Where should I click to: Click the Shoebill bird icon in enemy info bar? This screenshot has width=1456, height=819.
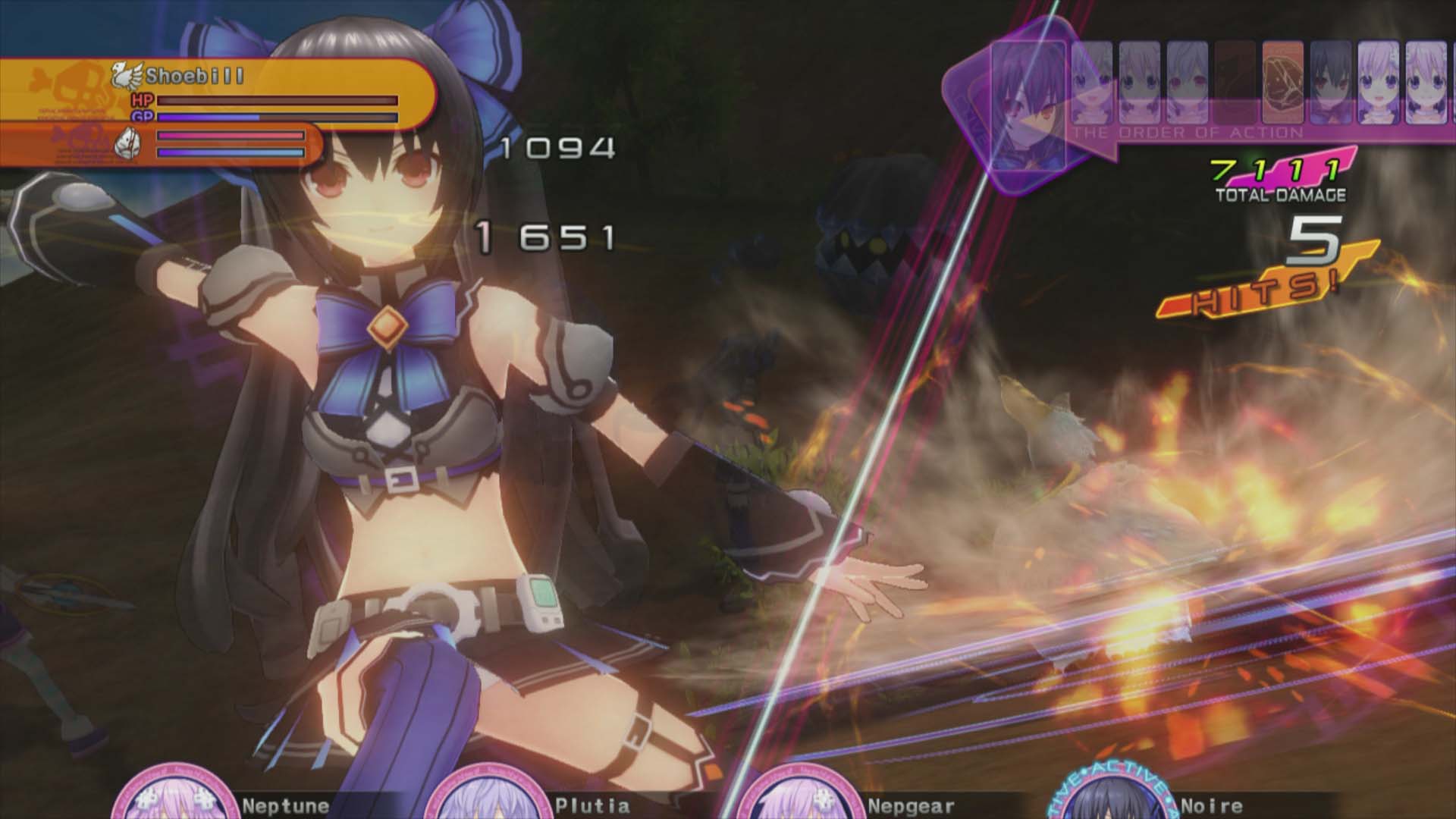point(128,76)
